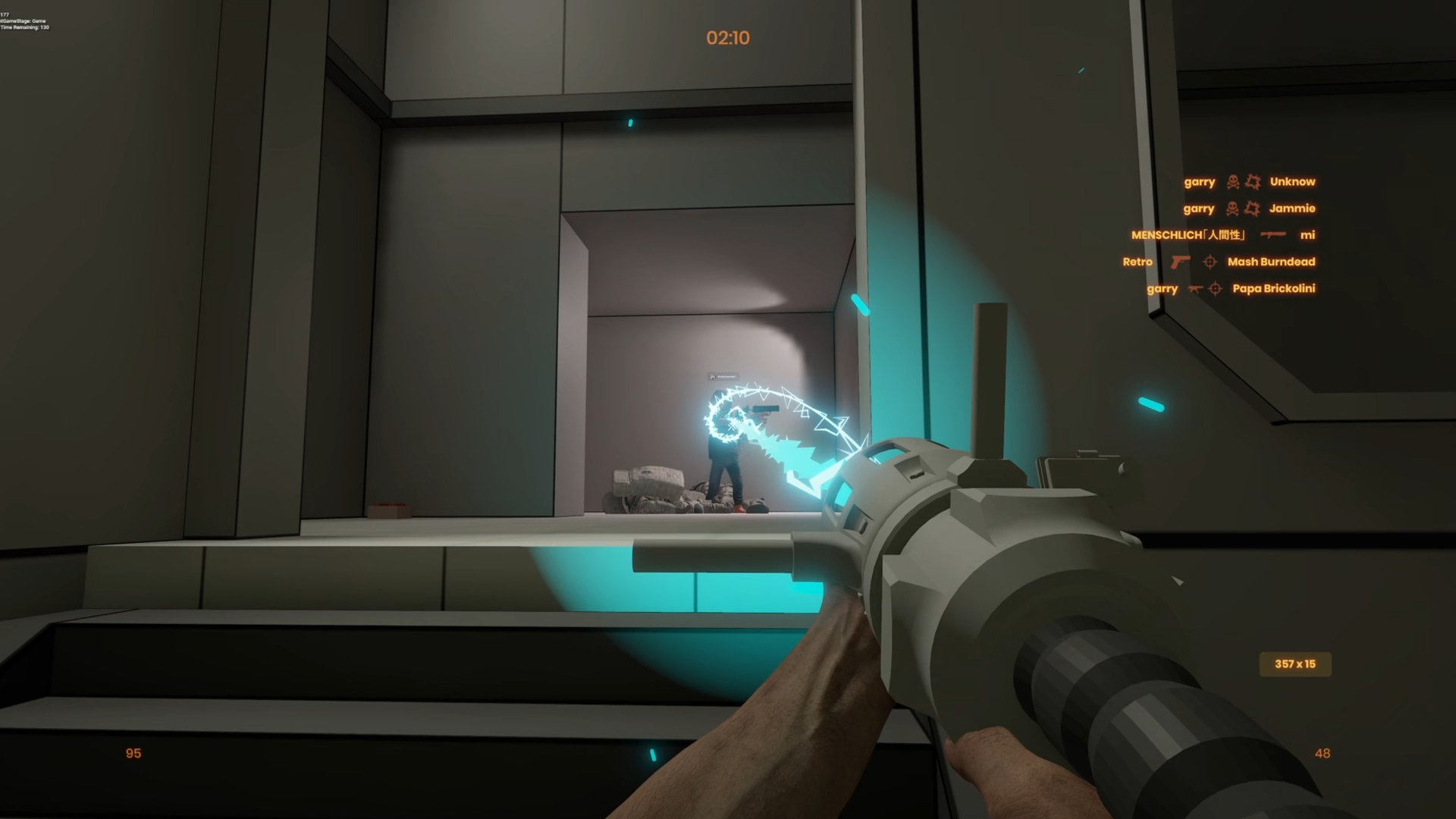Viewport: 1456px width, 819px height.
Task: Click the shotgun icon beside MENSCHLICH's name
Action: [1272, 236]
